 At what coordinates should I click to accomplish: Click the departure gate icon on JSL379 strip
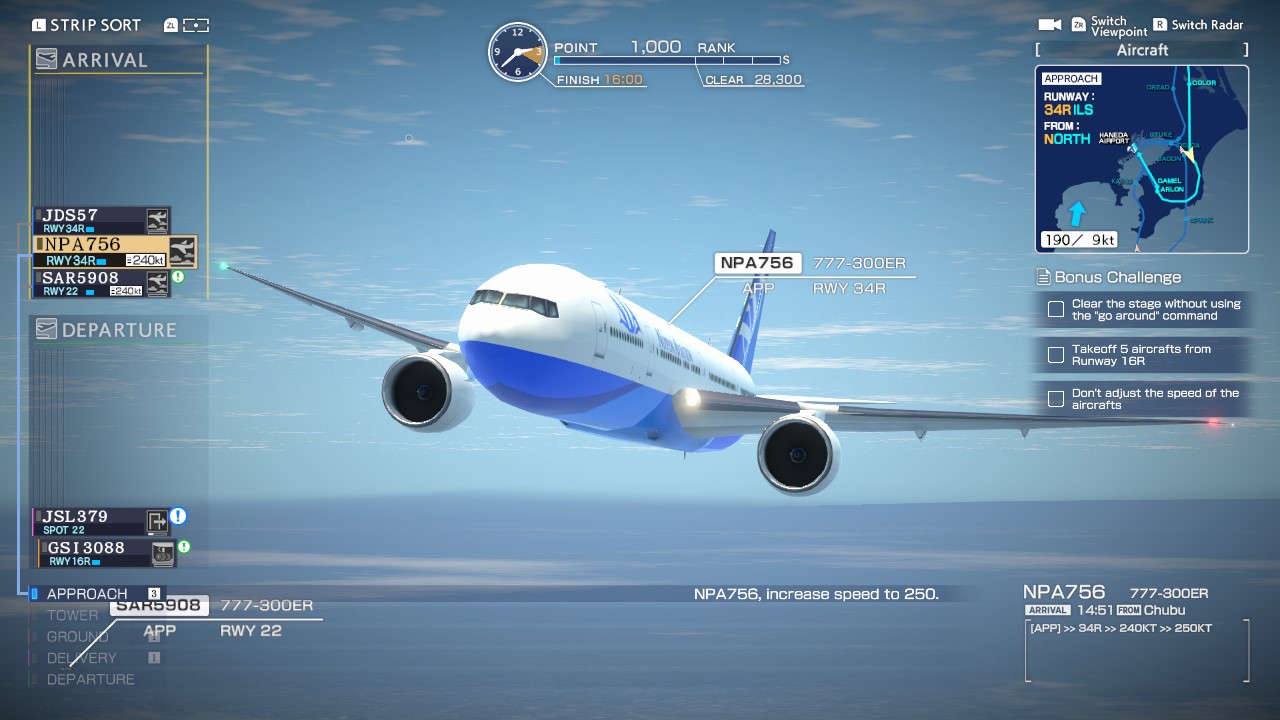(x=158, y=521)
